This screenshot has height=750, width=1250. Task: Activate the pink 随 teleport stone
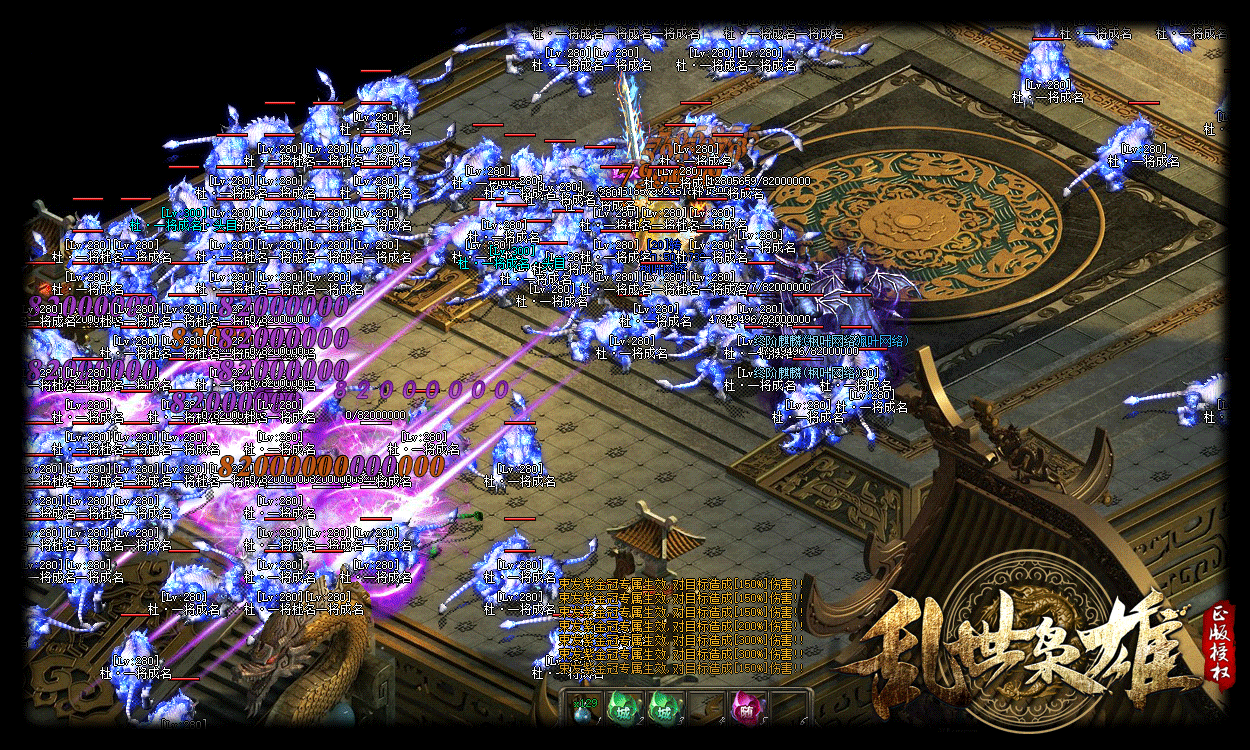coord(745,708)
